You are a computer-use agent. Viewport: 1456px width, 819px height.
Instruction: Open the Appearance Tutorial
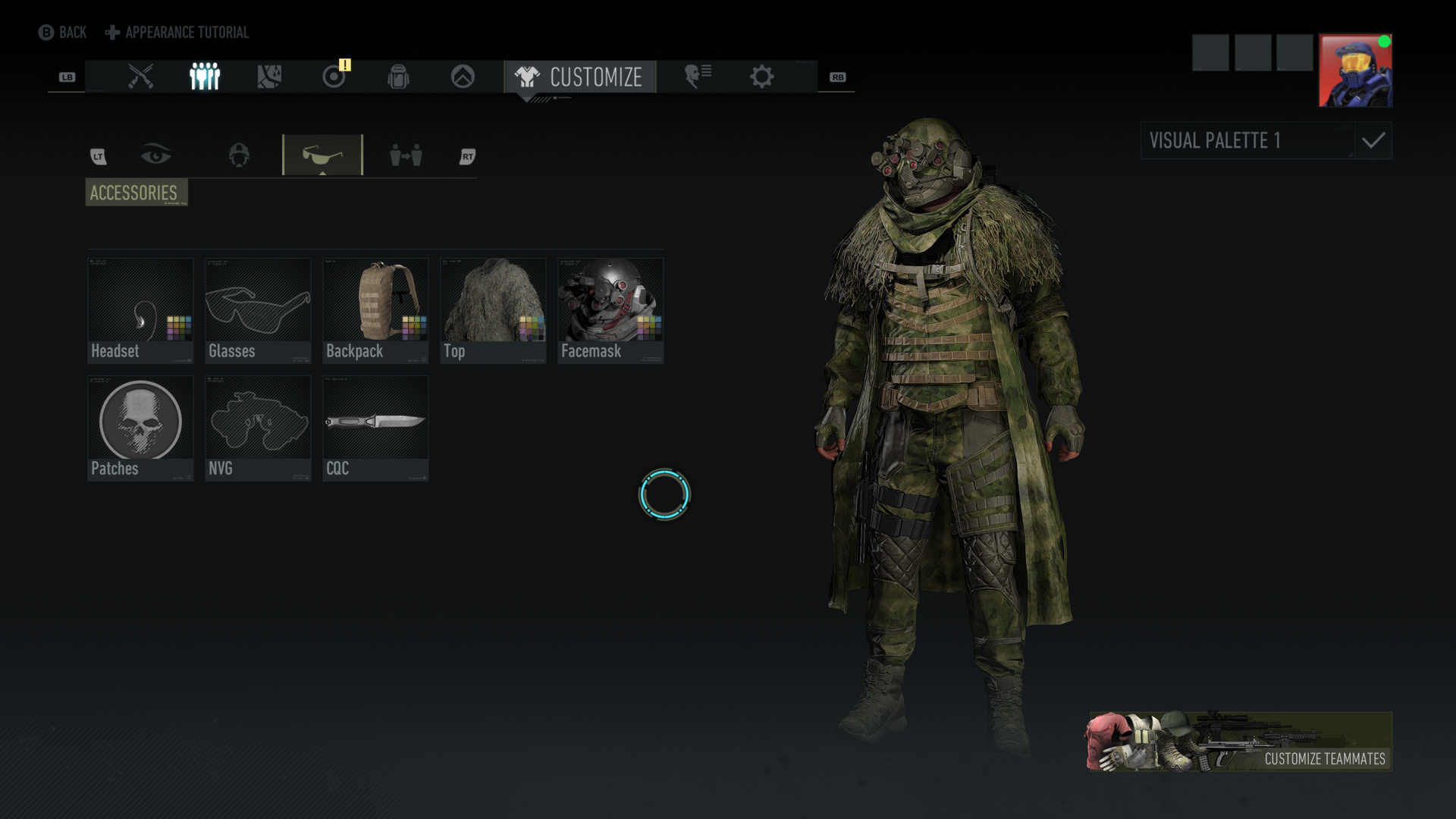coord(177,33)
